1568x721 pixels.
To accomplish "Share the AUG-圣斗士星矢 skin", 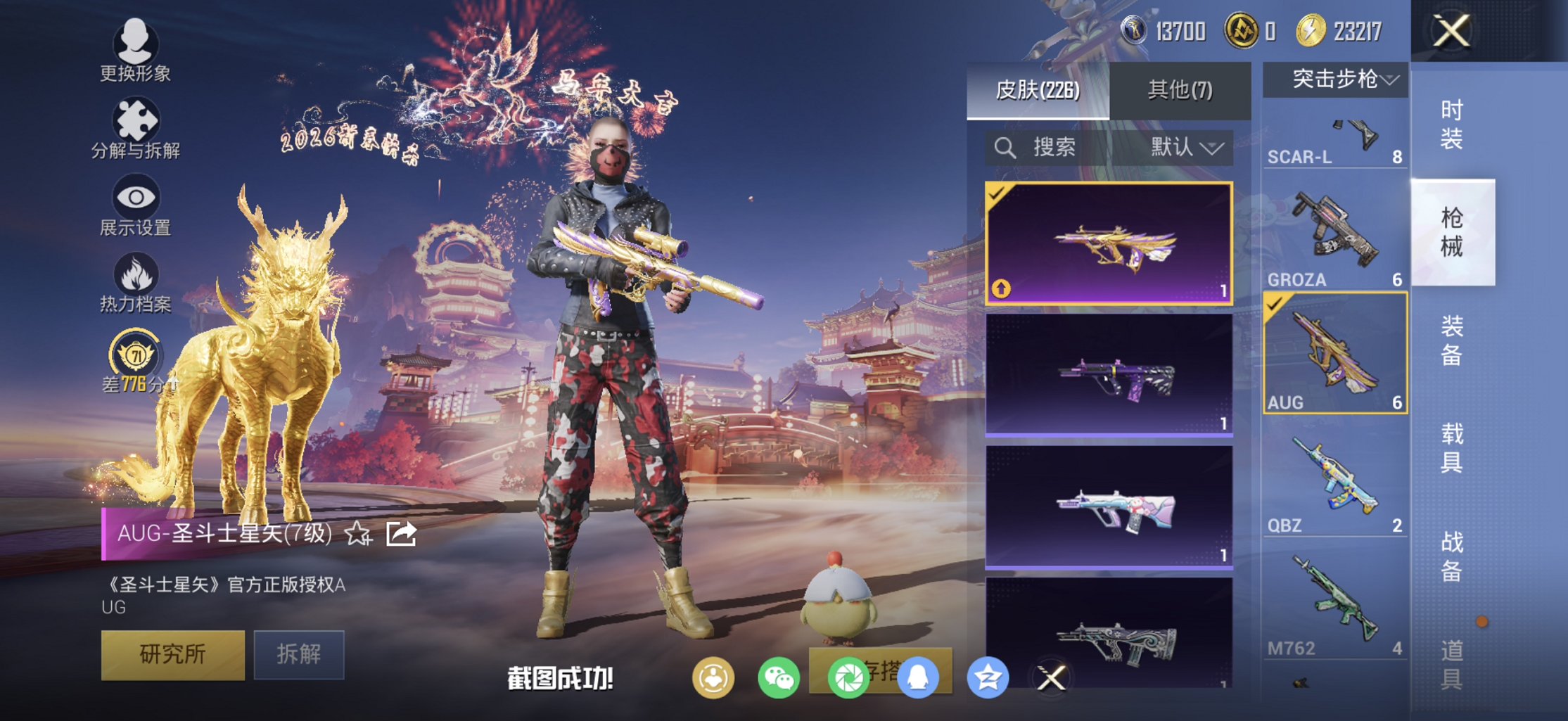I will (x=402, y=535).
